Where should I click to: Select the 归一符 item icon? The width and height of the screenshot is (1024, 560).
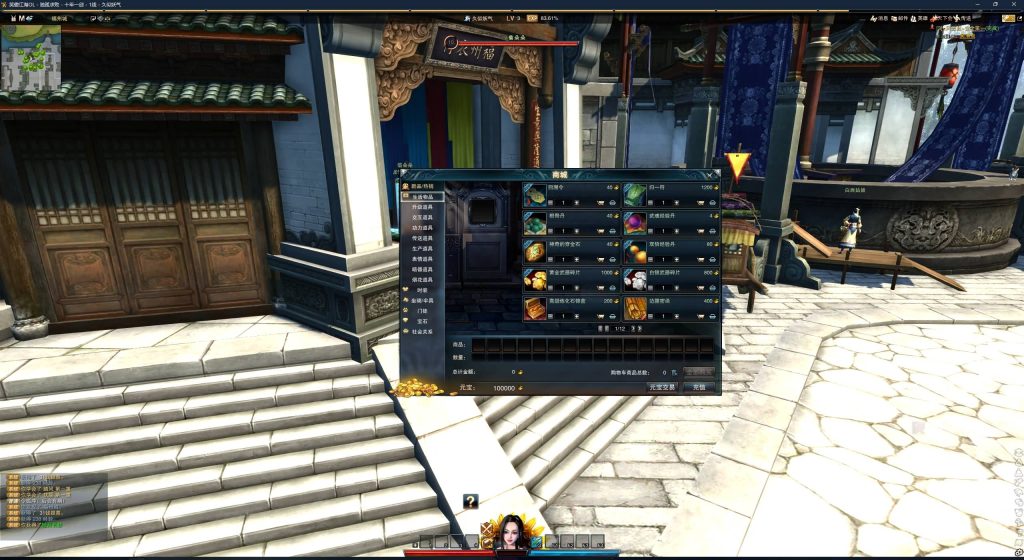click(635, 194)
